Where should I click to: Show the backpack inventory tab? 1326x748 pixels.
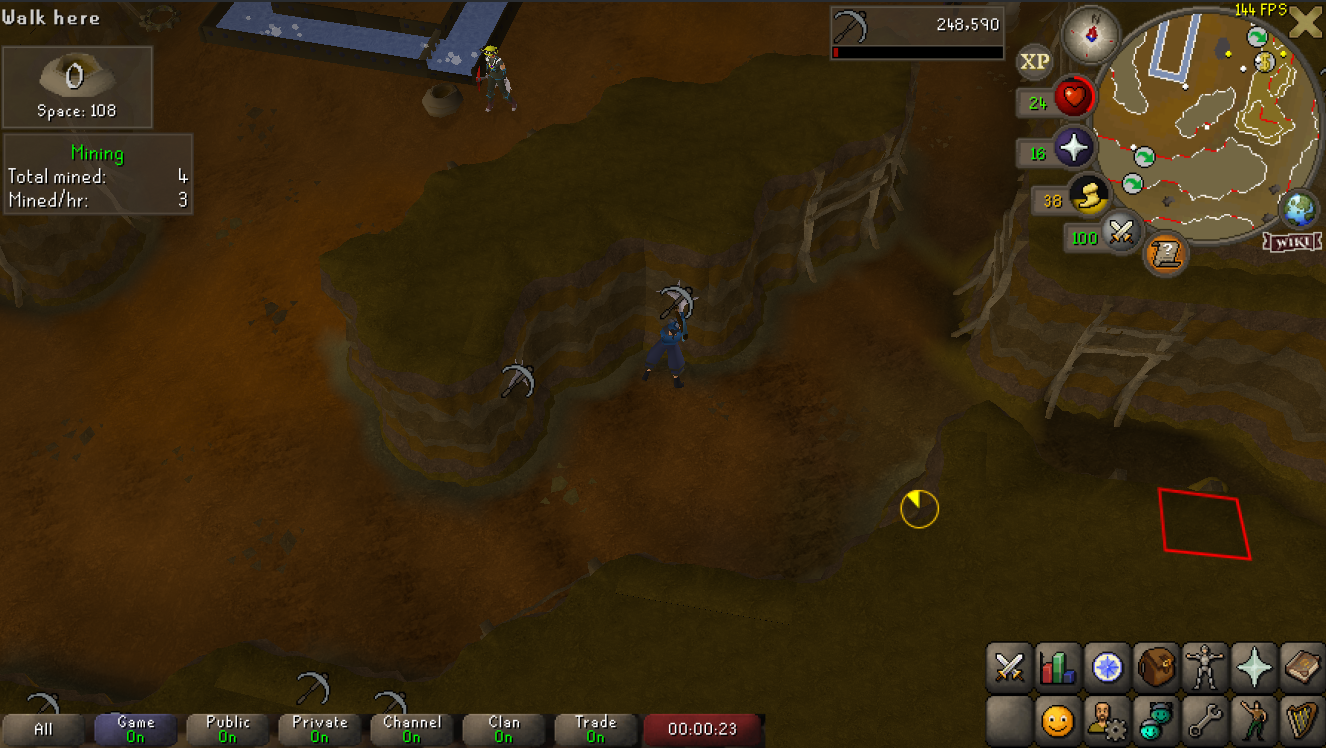[x=1157, y=668]
